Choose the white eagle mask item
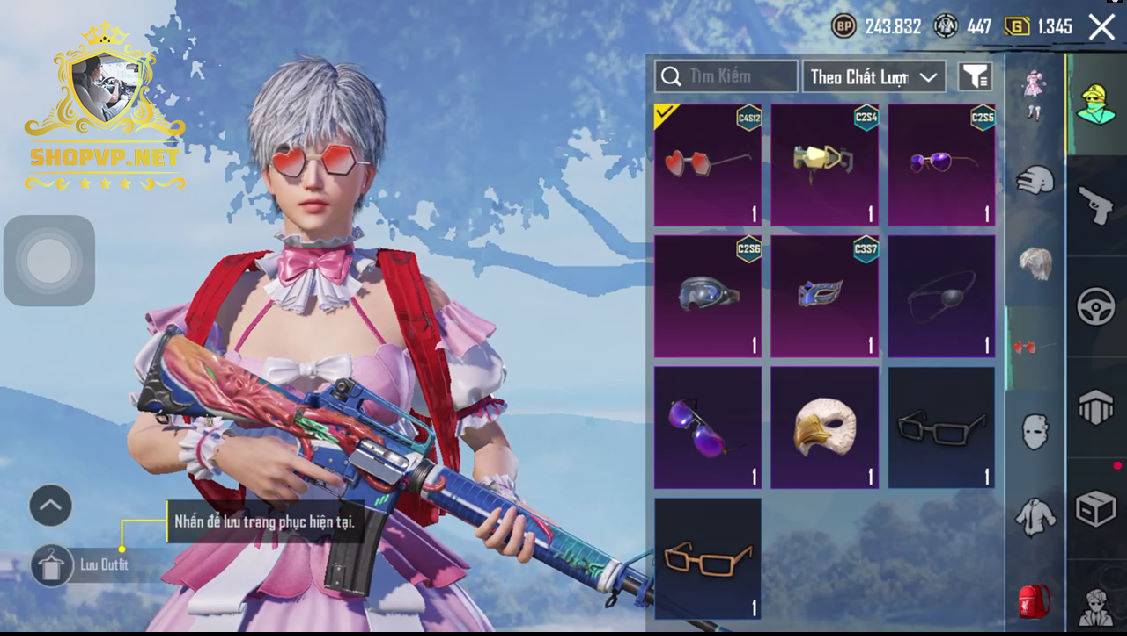 pyautogui.click(x=824, y=427)
